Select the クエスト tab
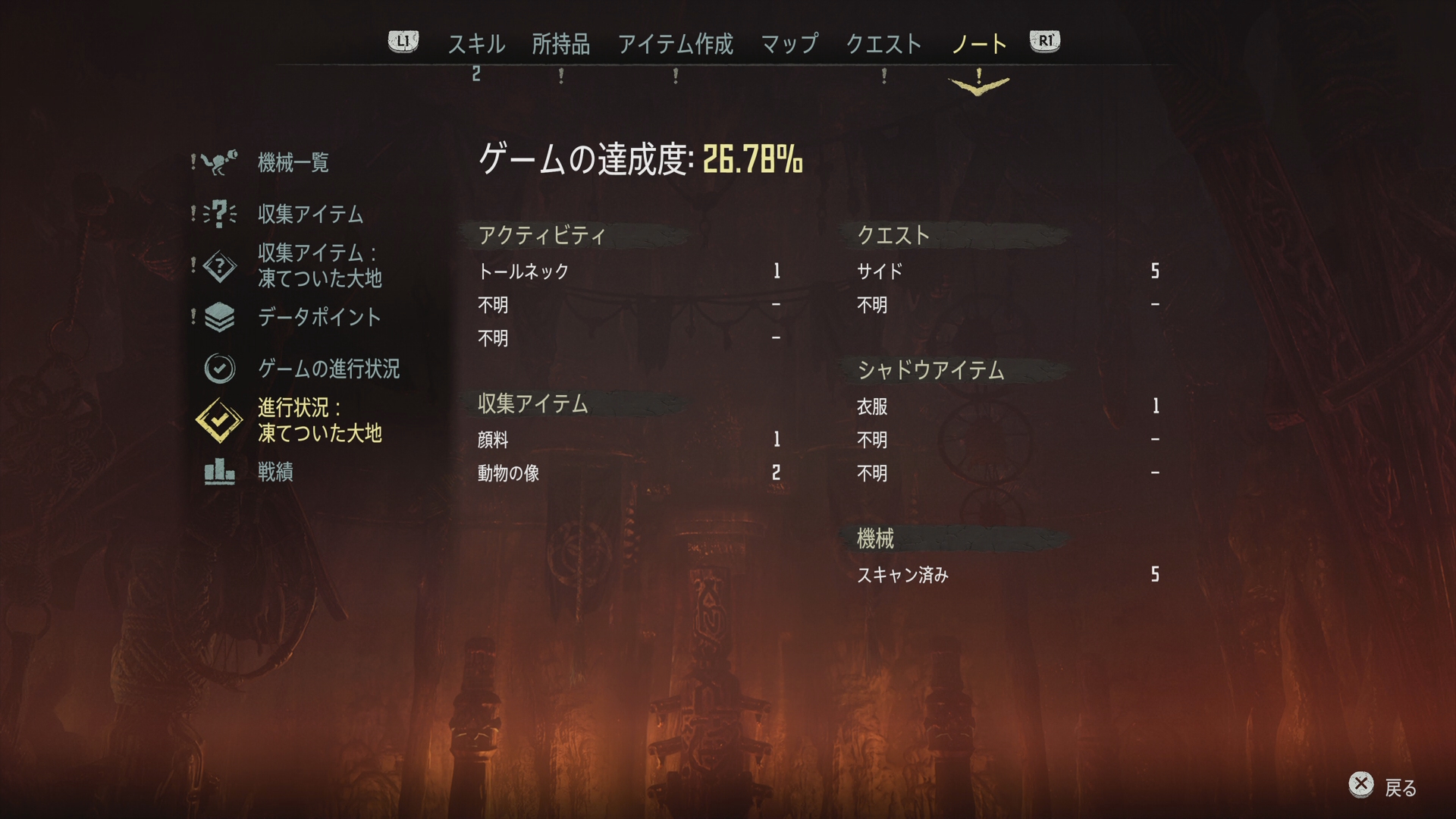Image resolution: width=1456 pixels, height=819 pixels. (x=883, y=44)
